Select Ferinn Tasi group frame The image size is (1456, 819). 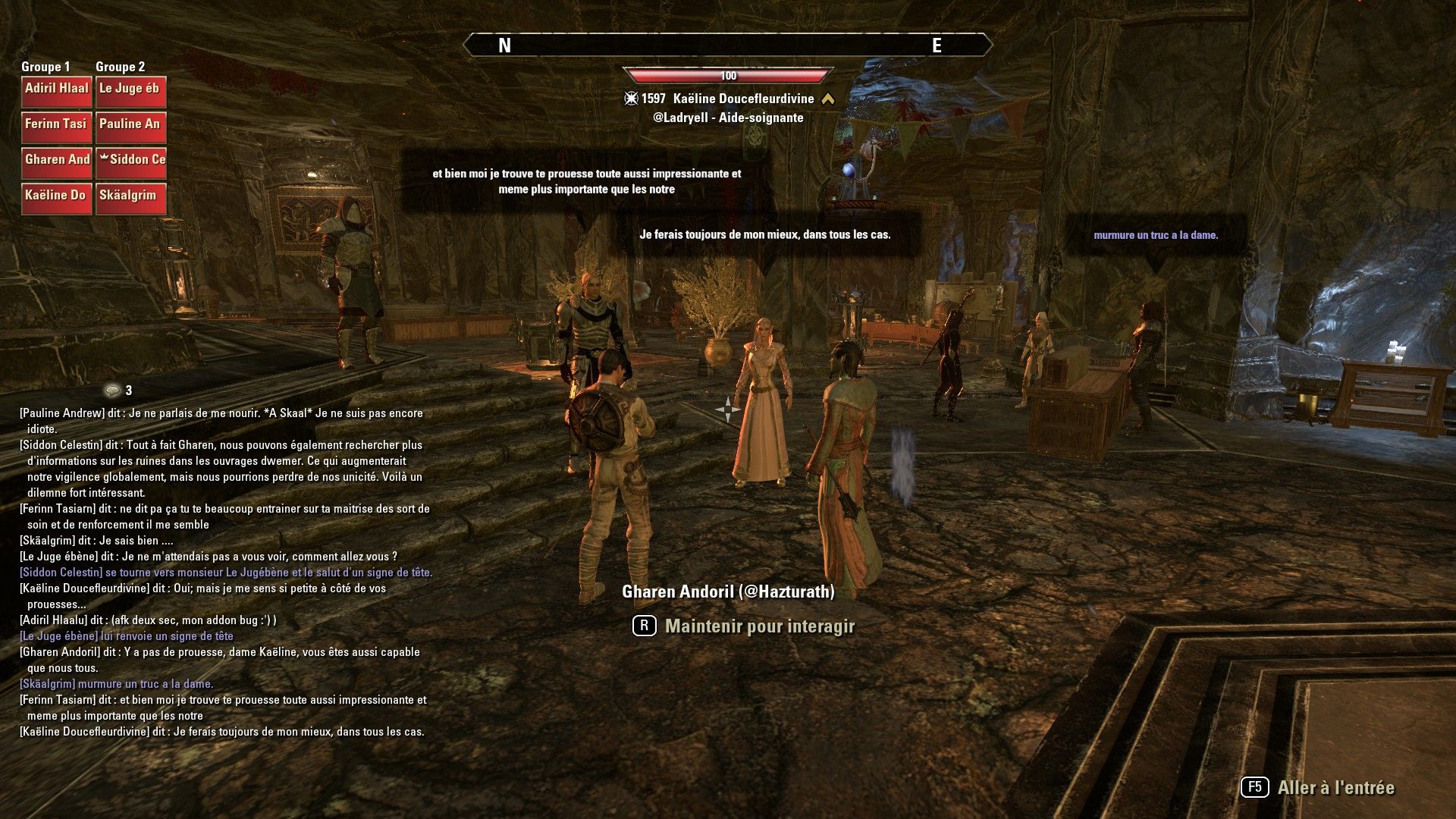point(57,127)
